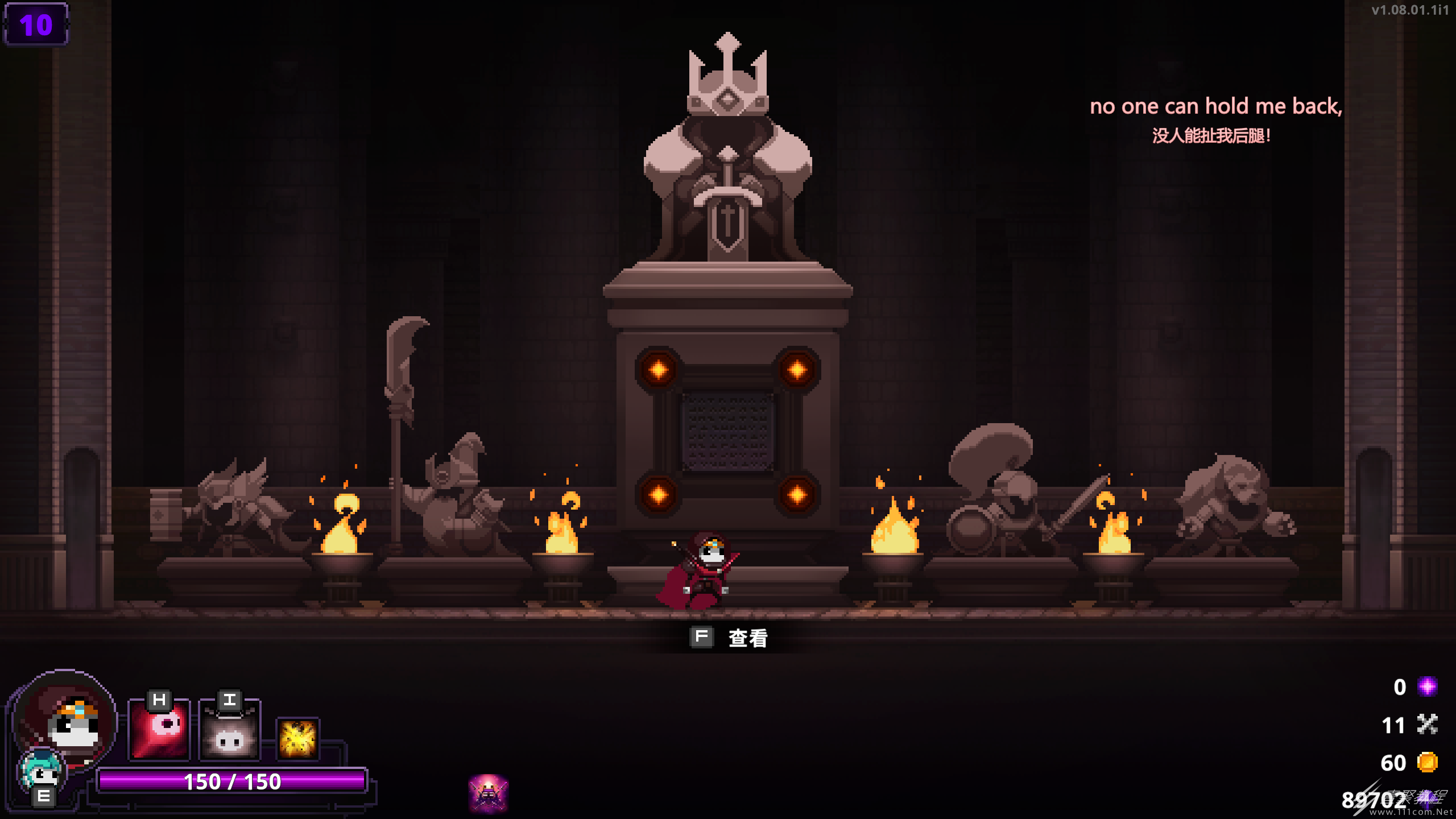The image size is (1456, 819).
Task: Click the golden fiery item icon
Action: (298, 738)
